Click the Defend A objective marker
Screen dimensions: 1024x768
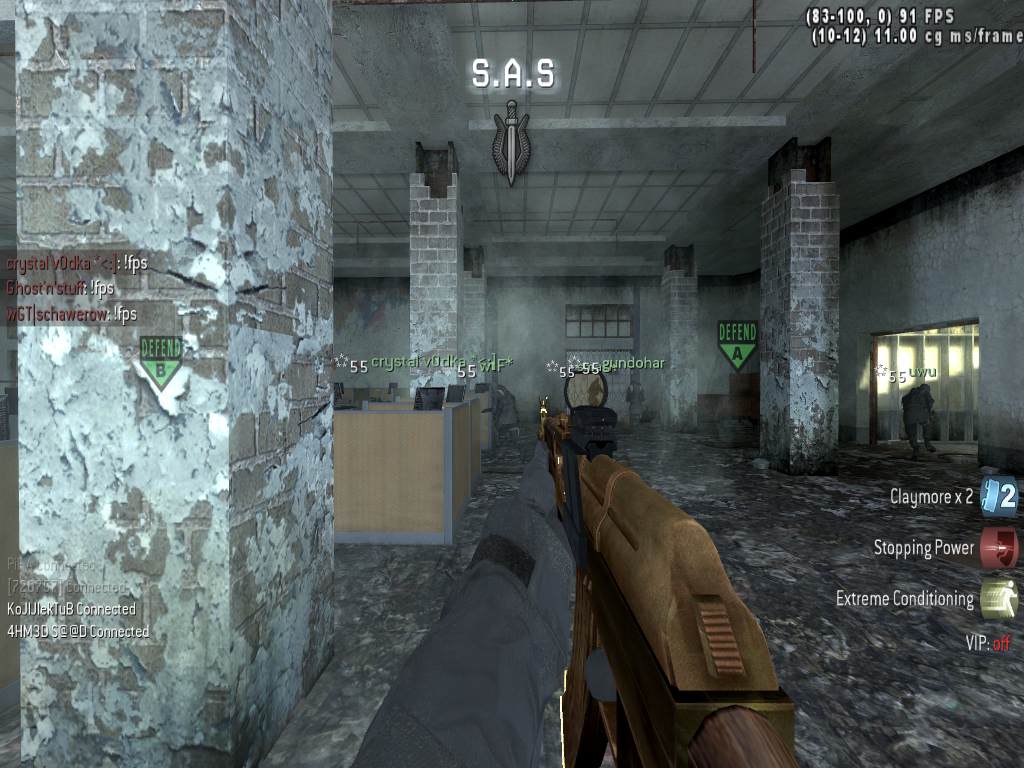[x=737, y=343]
